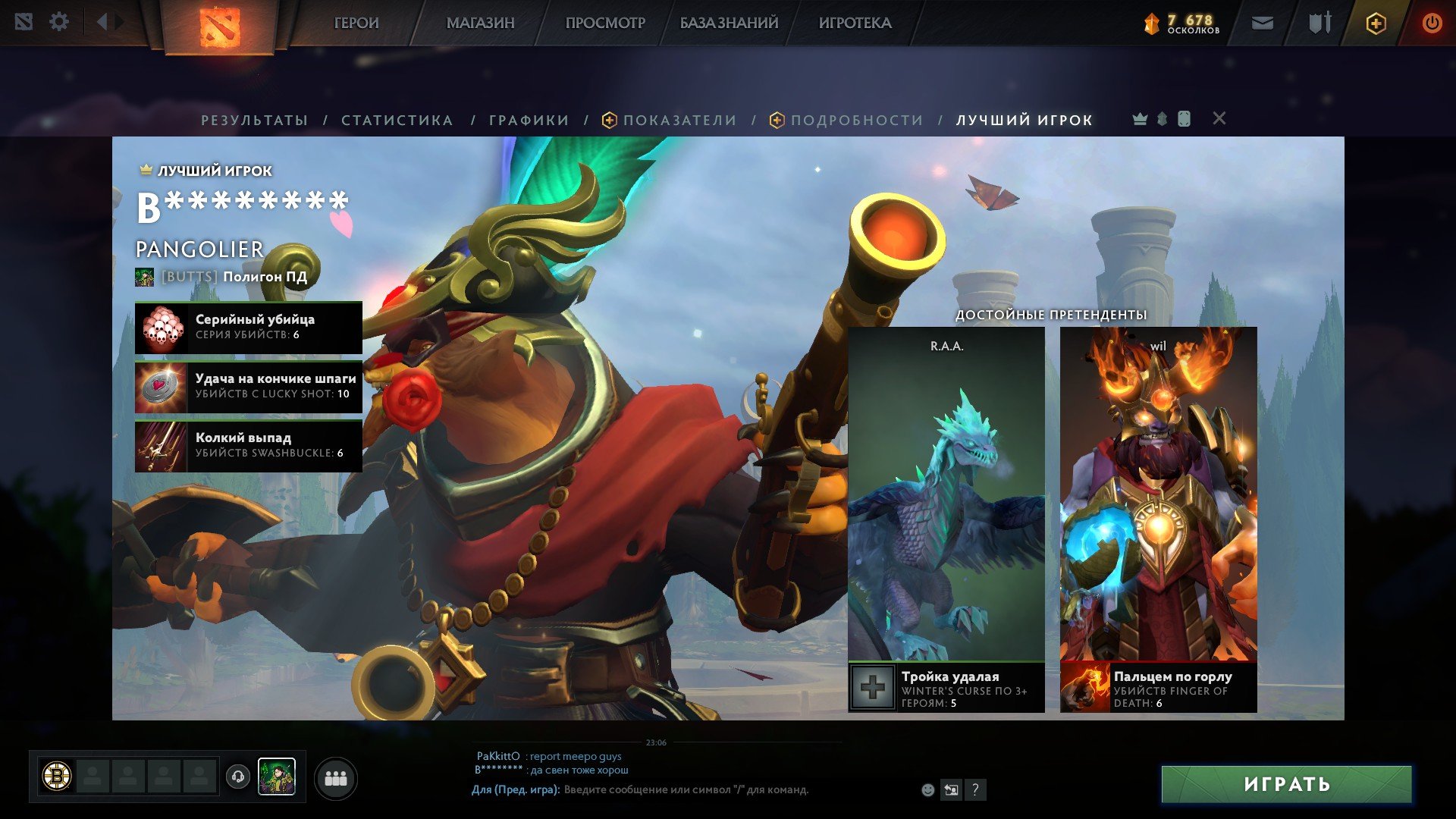Screen dimensions: 1456x819
Task: Switch to the Результаты tab
Action: (x=254, y=121)
